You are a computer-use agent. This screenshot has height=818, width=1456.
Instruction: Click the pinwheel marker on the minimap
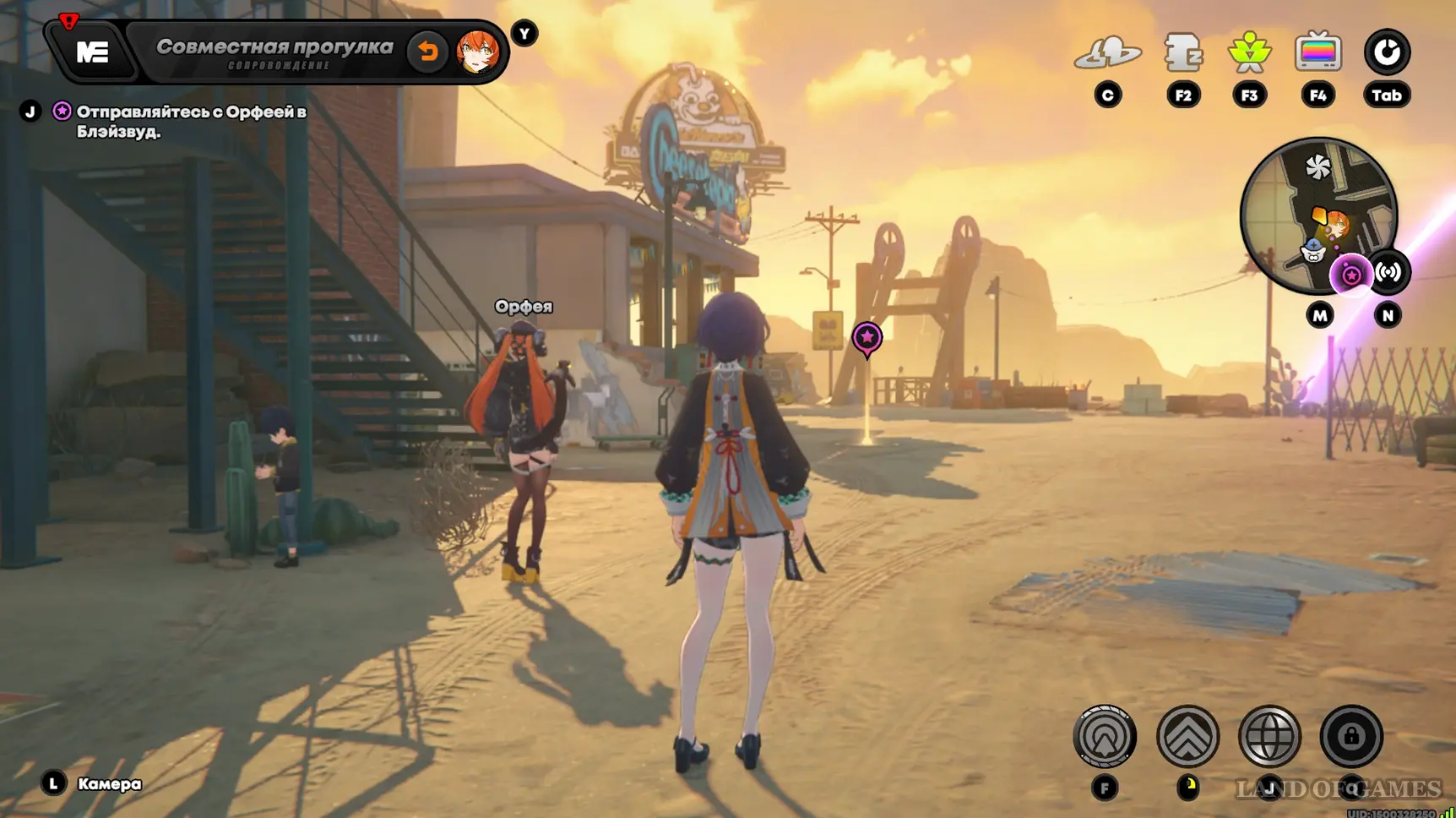tap(1317, 167)
